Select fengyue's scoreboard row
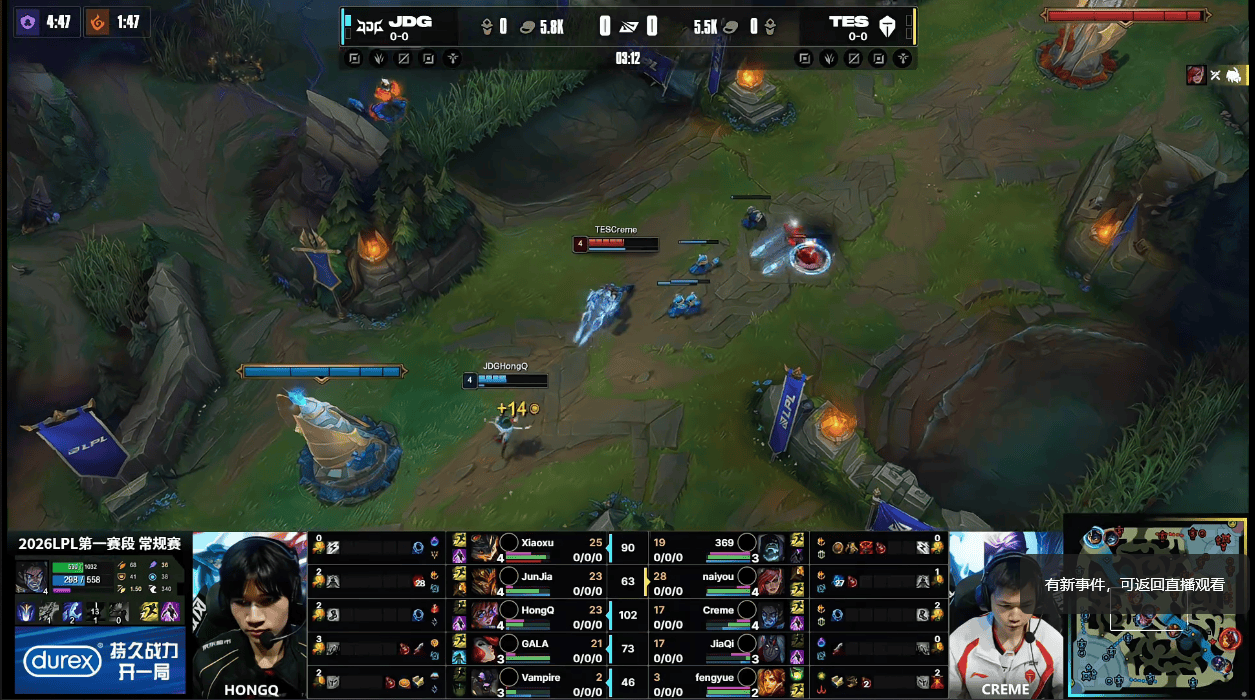Screen dimensions: 1255x700 click(x=722, y=682)
